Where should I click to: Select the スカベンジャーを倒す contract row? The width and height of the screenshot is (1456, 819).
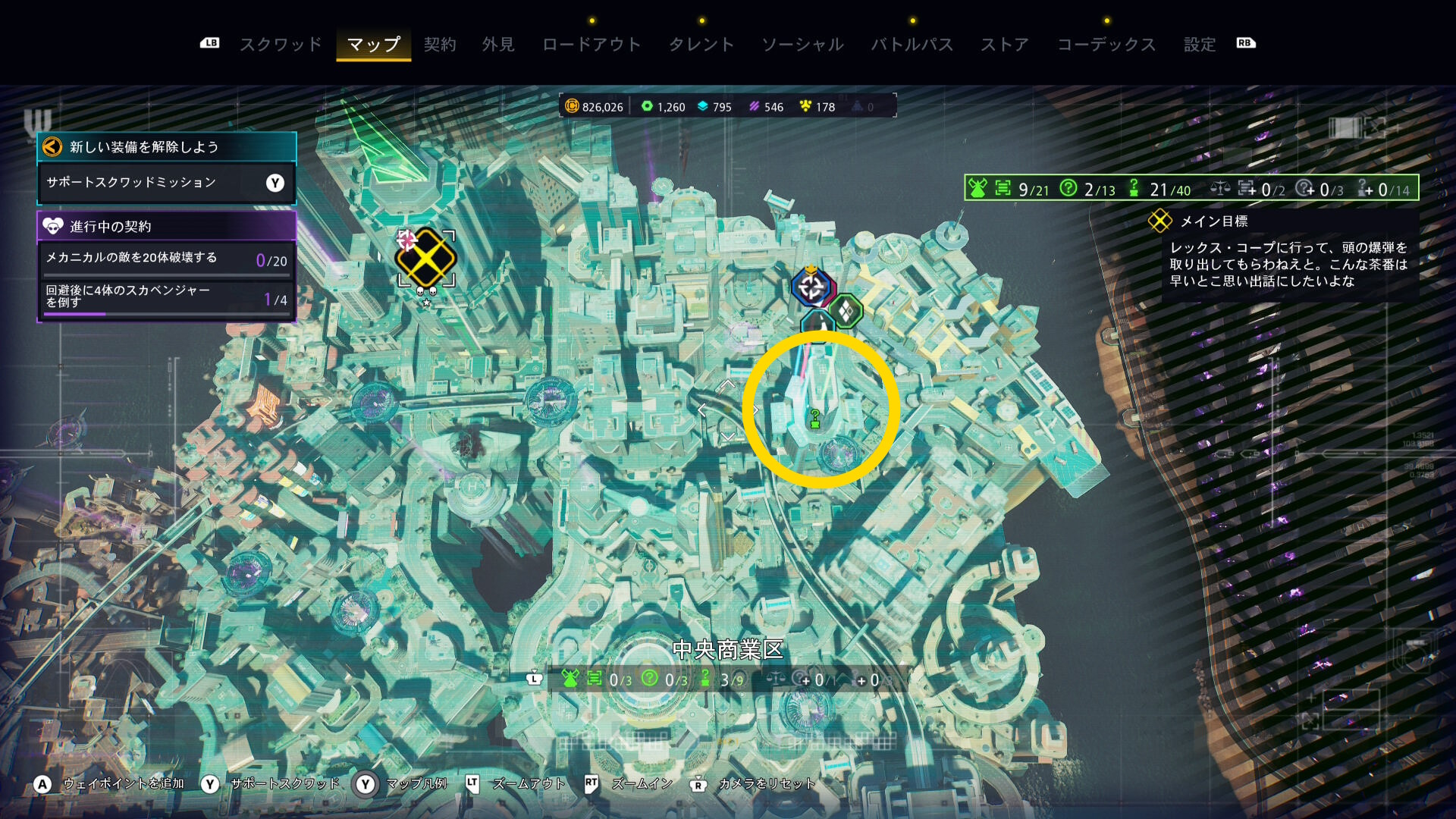pyautogui.click(x=166, y=297)
